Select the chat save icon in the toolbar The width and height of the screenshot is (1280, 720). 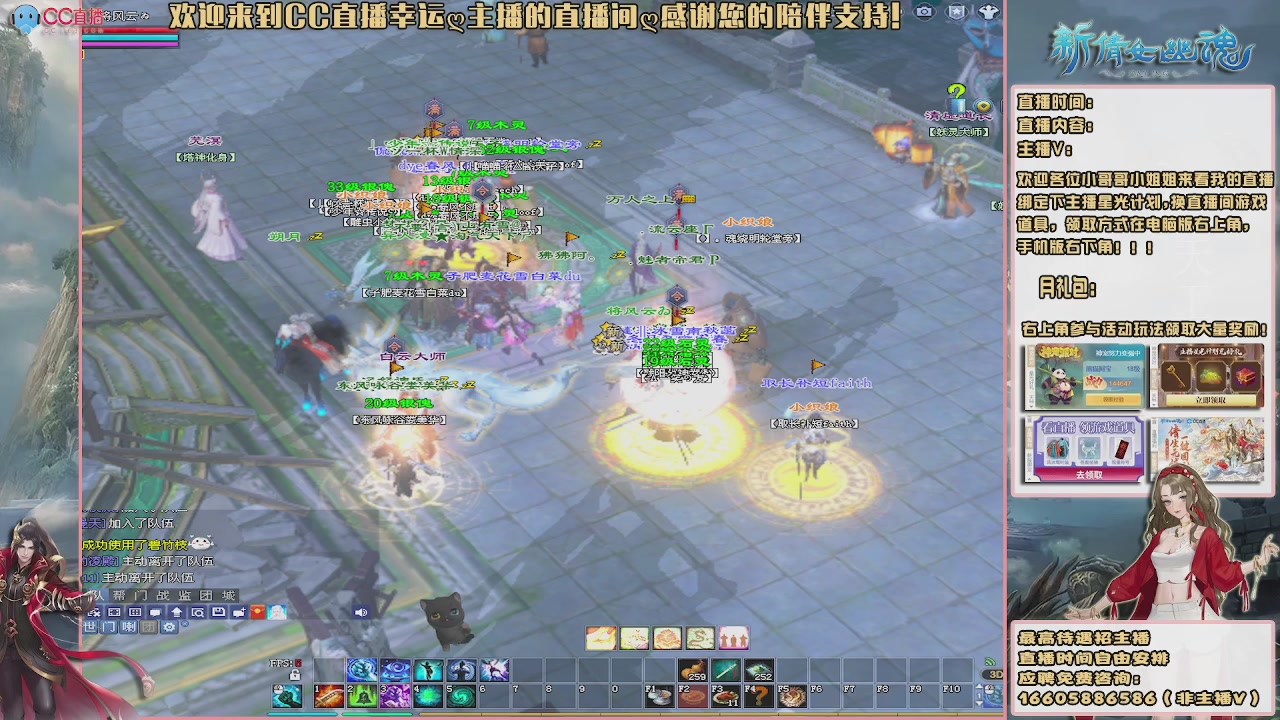click(x=218, y=613)
